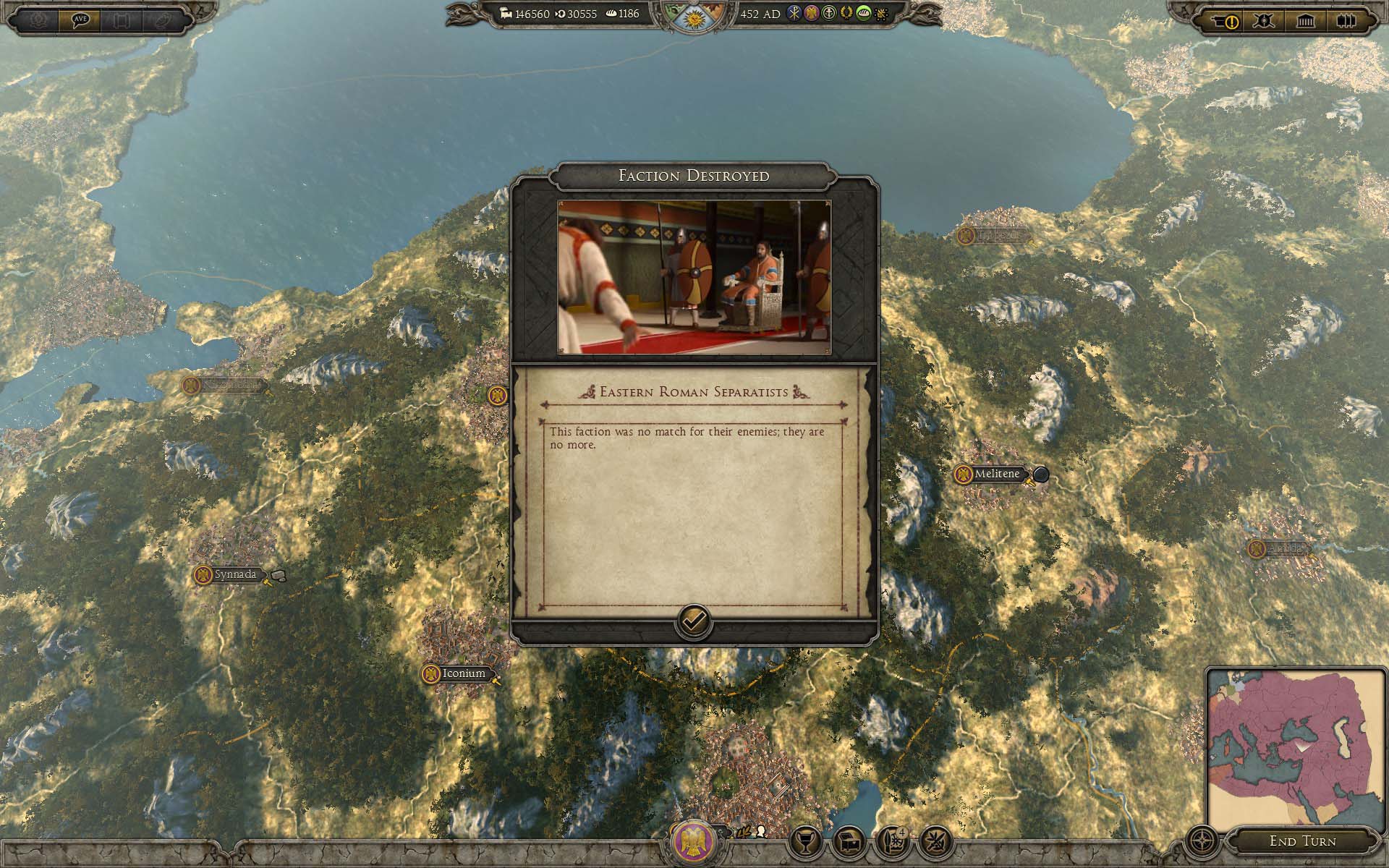
Task: Select the Melitene settlement label
Action: tap(996, 475)
